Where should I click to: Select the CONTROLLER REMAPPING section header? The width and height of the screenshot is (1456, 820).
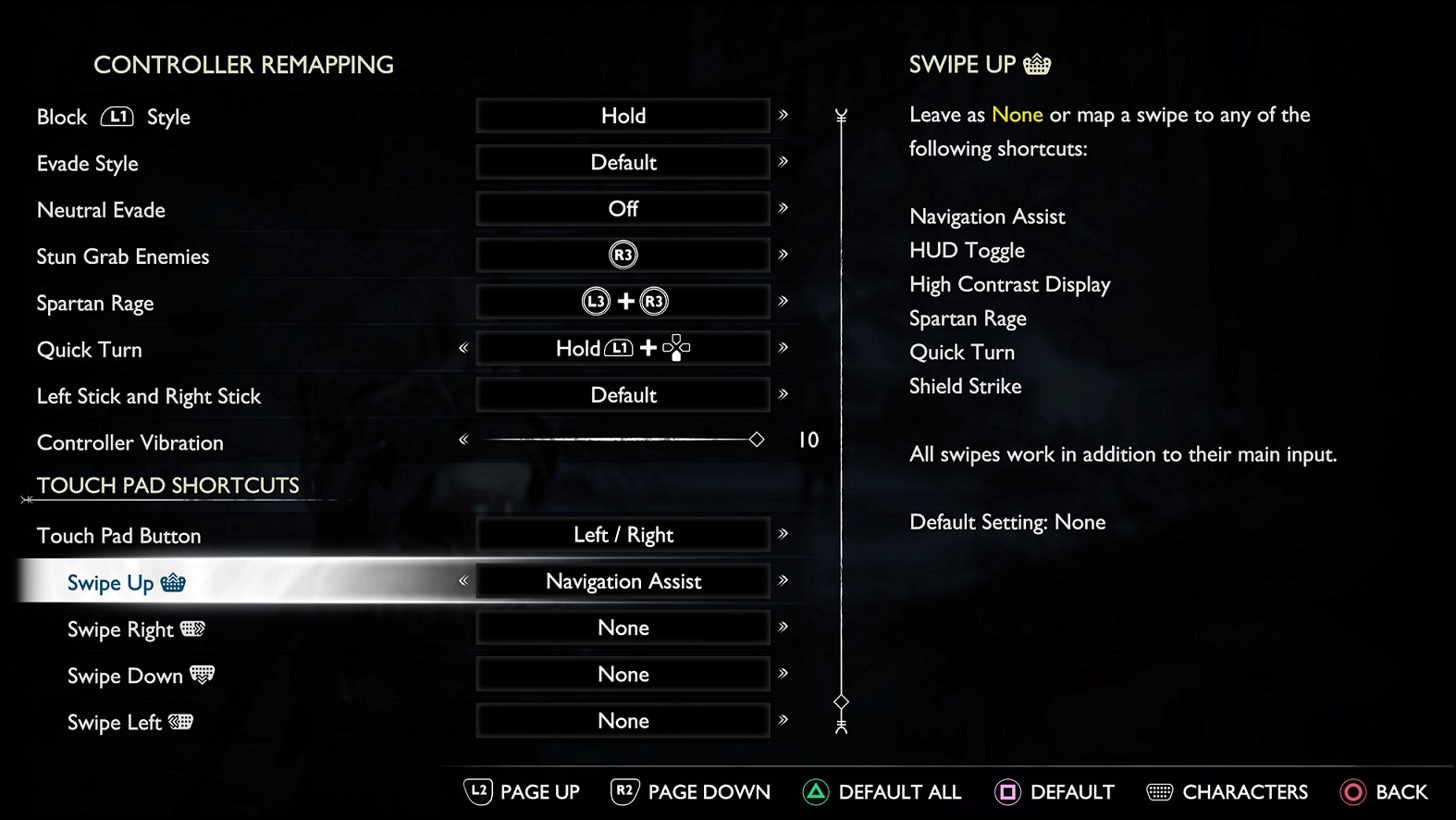pos(243,65)
